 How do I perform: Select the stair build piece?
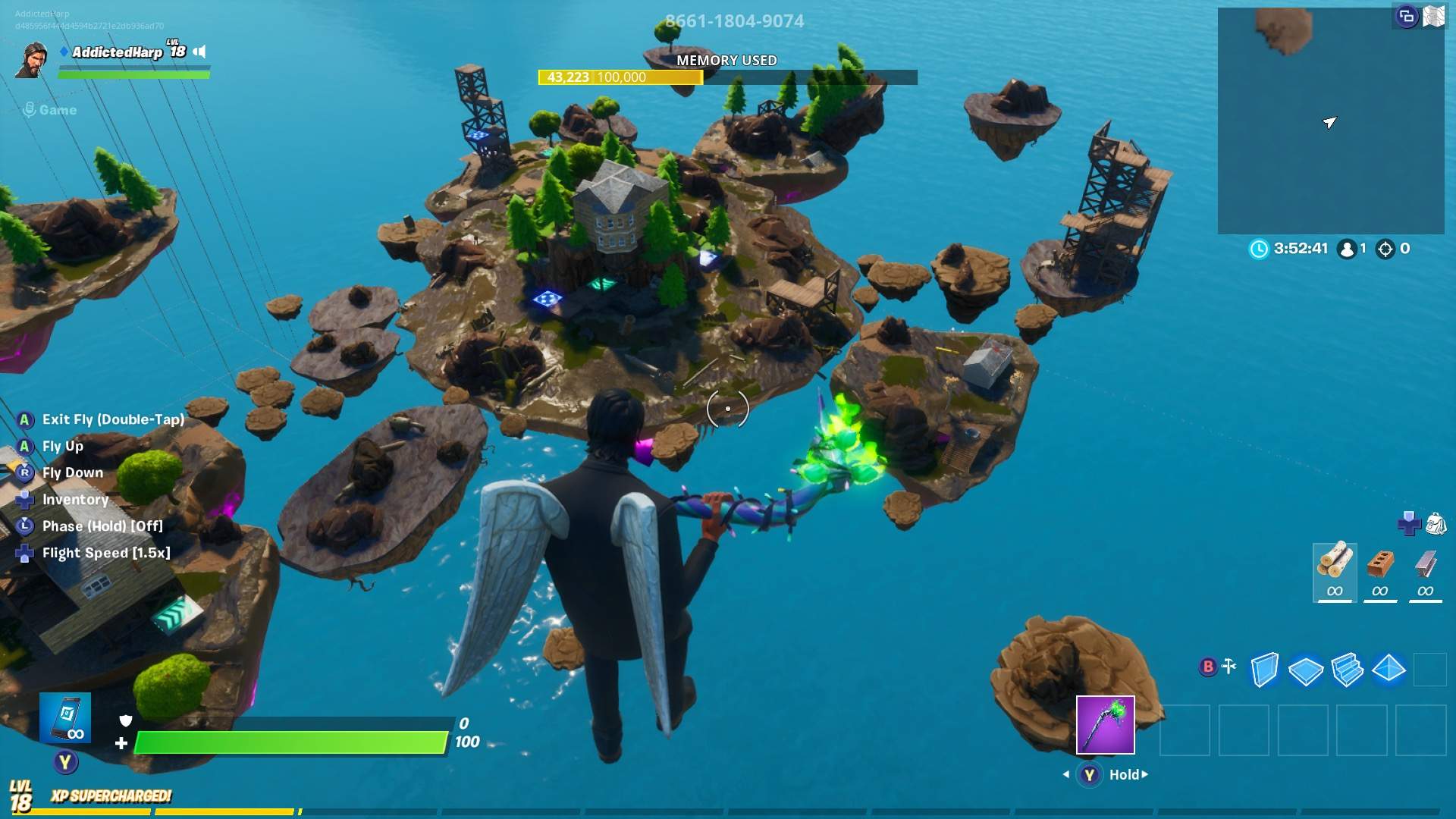click(x=1348, y=670)
